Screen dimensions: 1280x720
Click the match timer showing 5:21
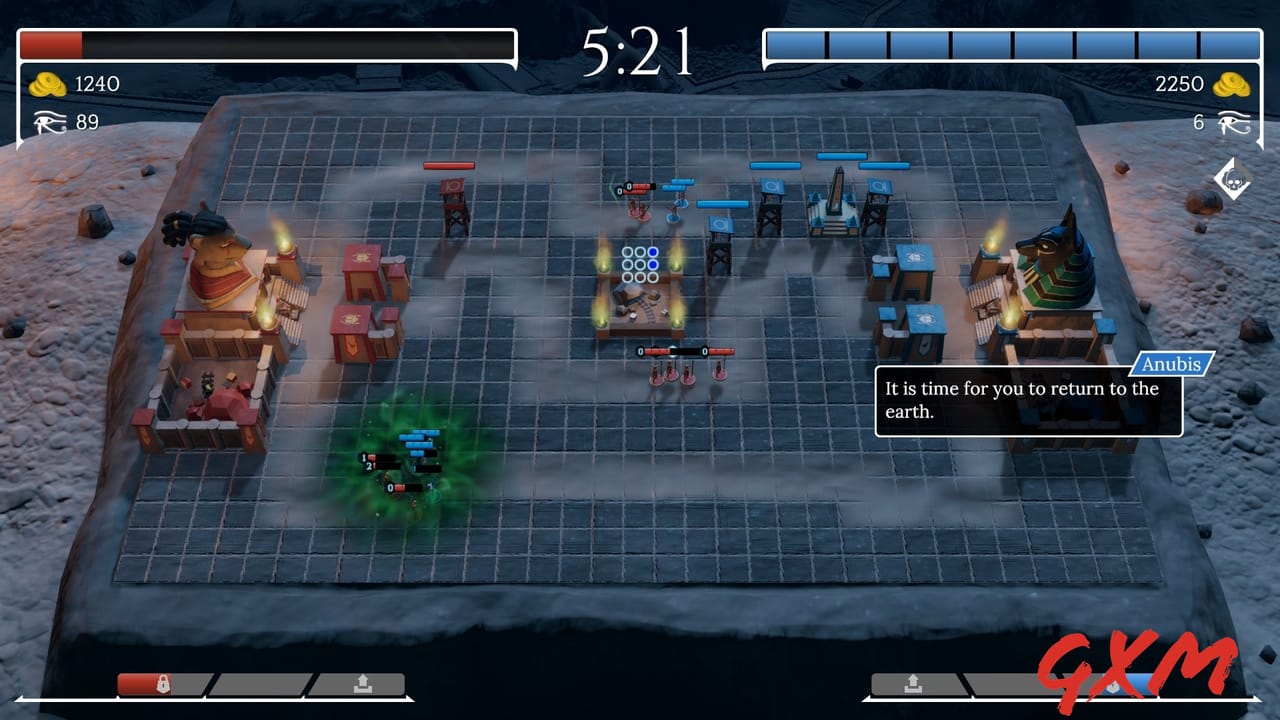640,48
